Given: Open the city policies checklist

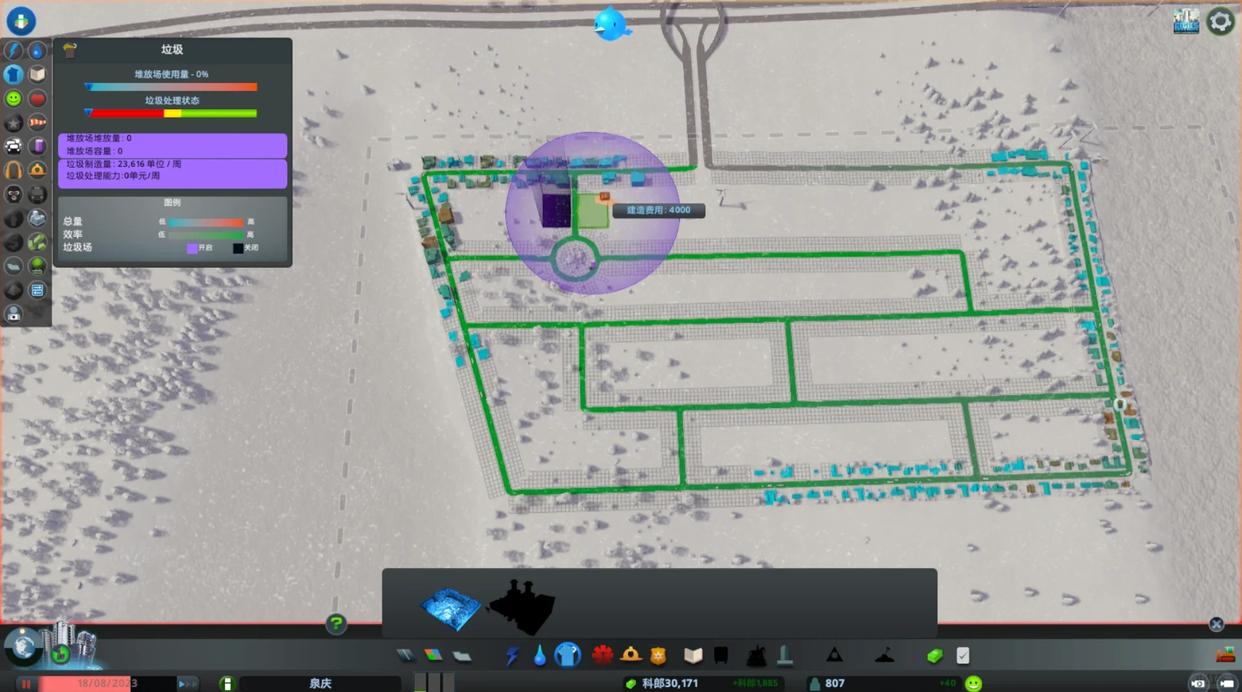Looking at the screenshot, I should pyautogui.click(x=963, y=656).
